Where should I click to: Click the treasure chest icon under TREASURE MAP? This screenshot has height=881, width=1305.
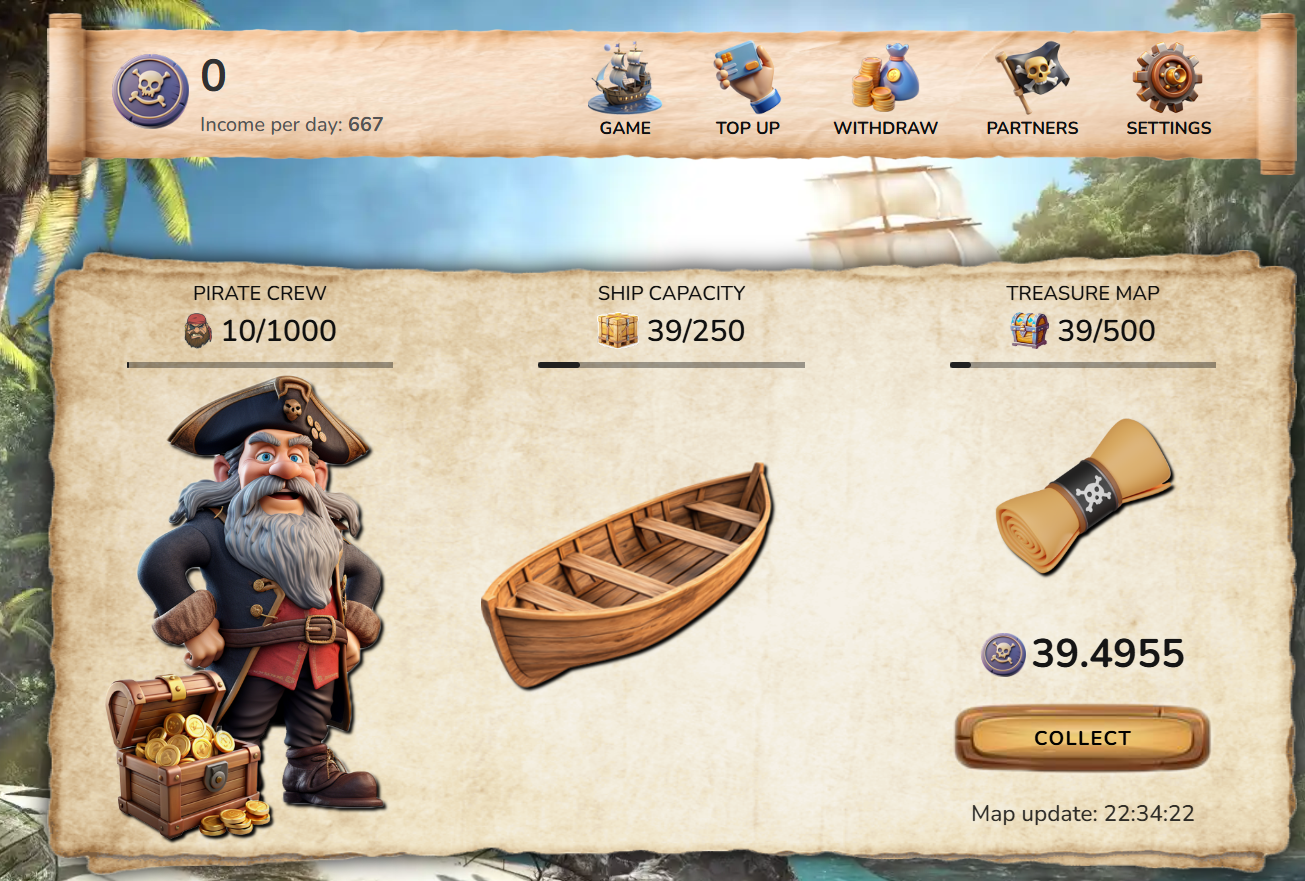point(1027,329)
